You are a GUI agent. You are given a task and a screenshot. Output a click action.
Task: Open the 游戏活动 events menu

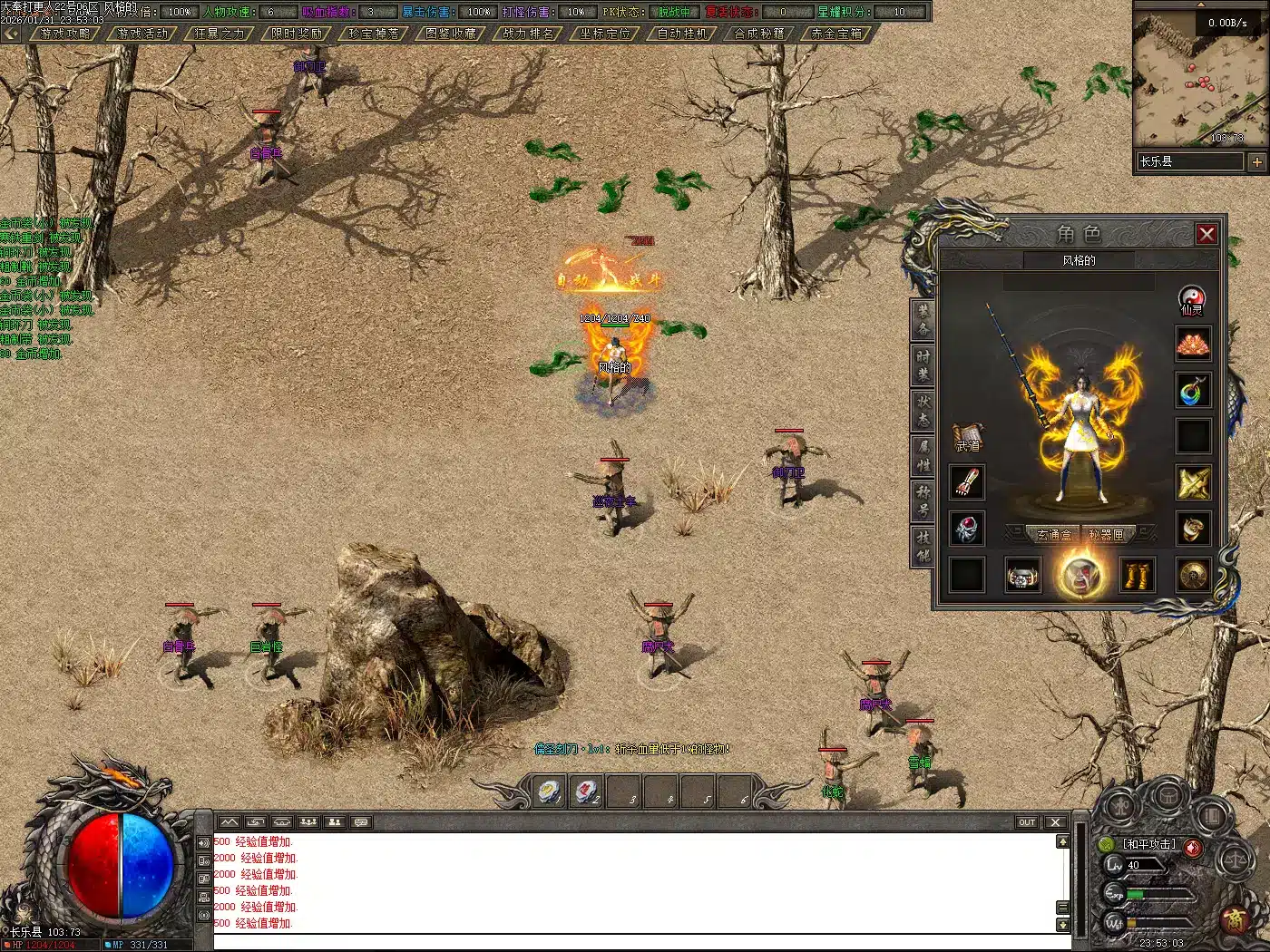coord(143,34)
